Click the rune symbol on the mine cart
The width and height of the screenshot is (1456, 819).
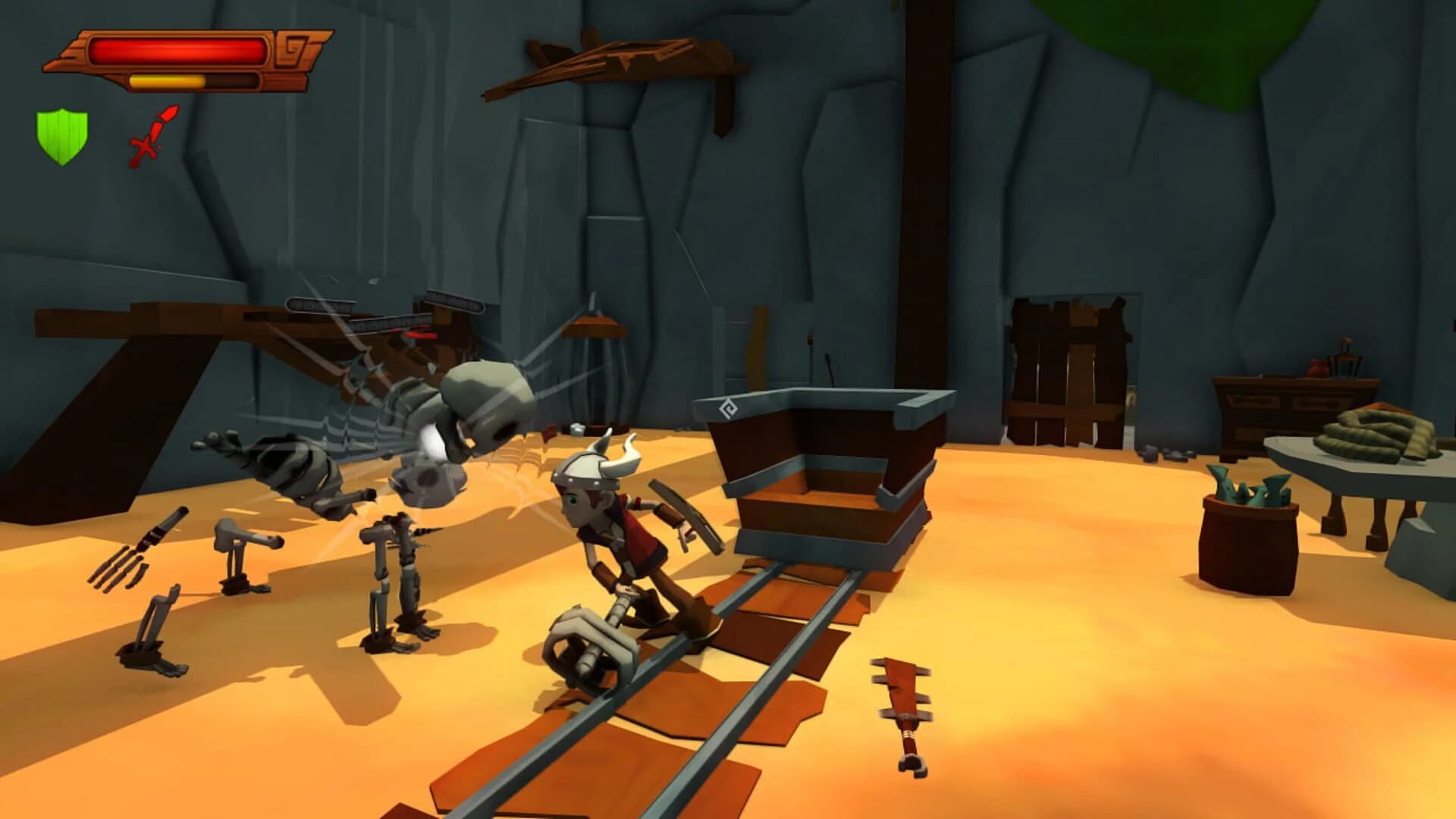(x=727, y=407)
